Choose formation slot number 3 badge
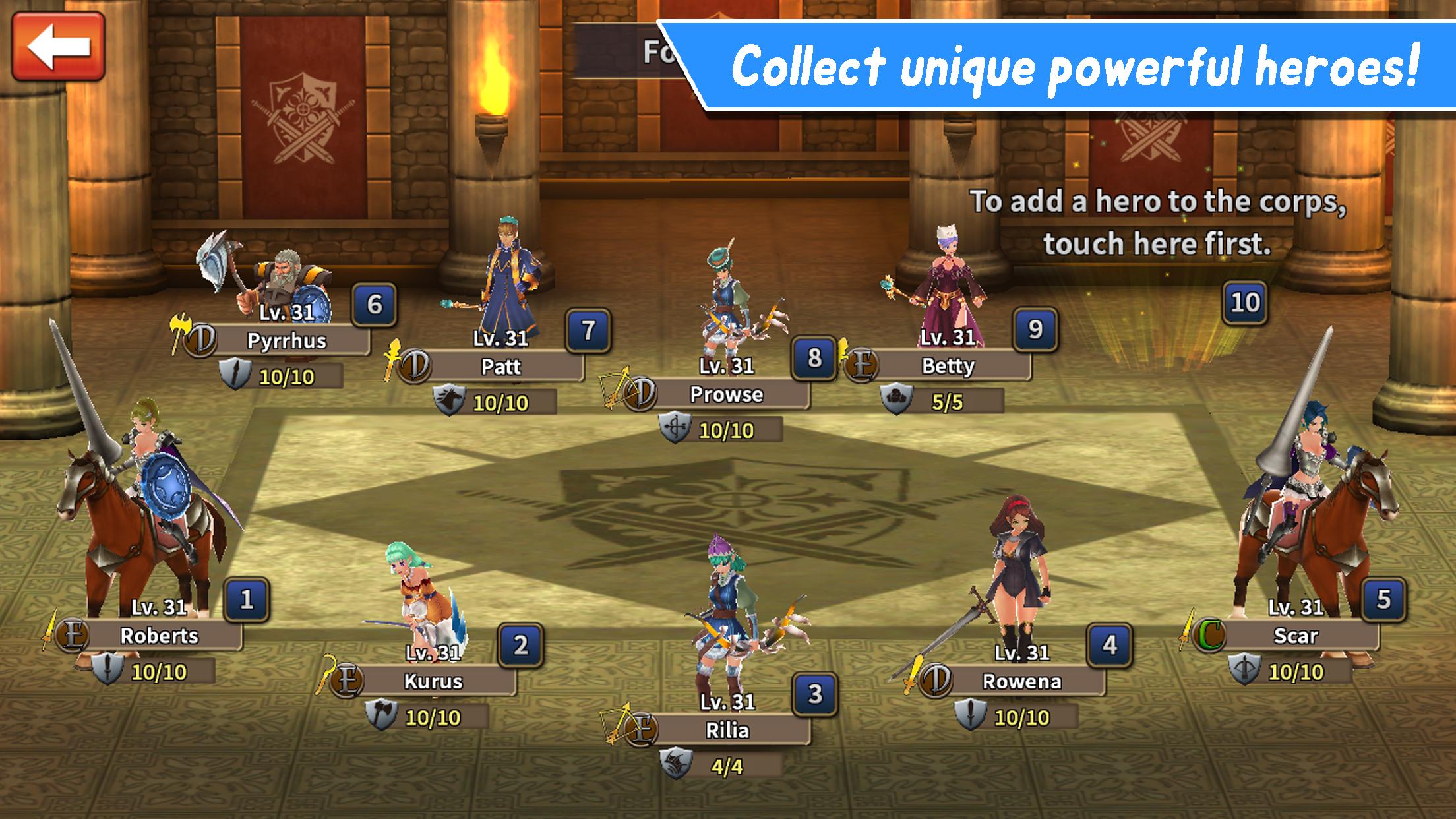 click(815, 694)
